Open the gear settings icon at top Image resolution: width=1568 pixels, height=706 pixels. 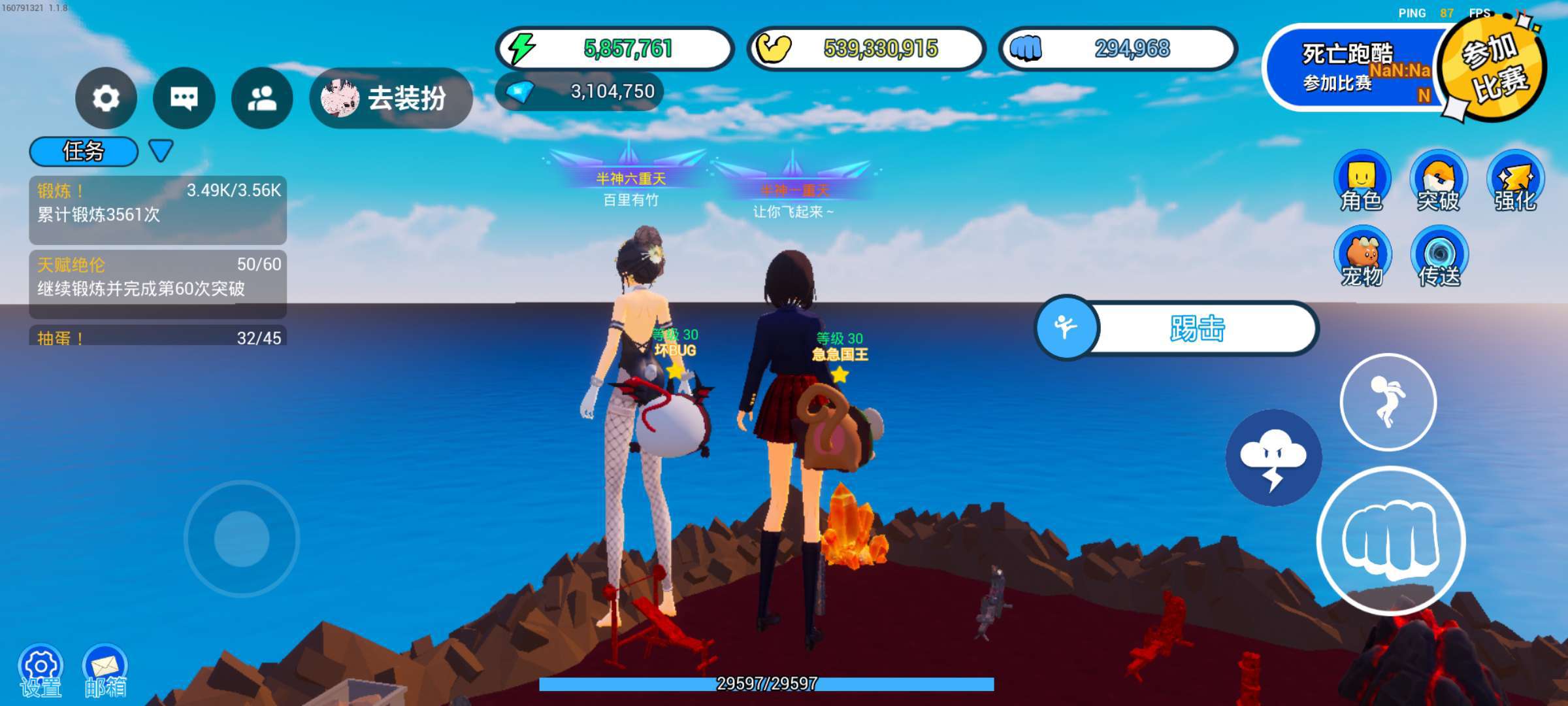tap(106, 98)
